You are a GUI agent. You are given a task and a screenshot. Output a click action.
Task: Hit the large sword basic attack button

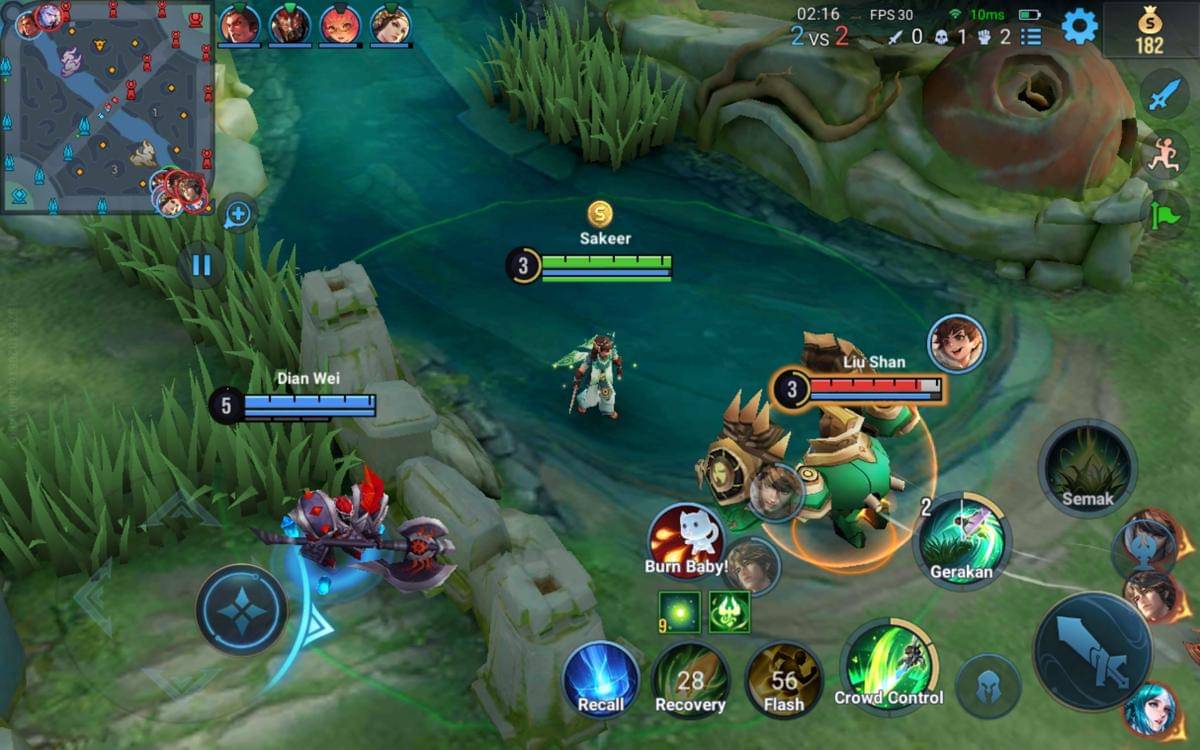[x=1092, y=652]
